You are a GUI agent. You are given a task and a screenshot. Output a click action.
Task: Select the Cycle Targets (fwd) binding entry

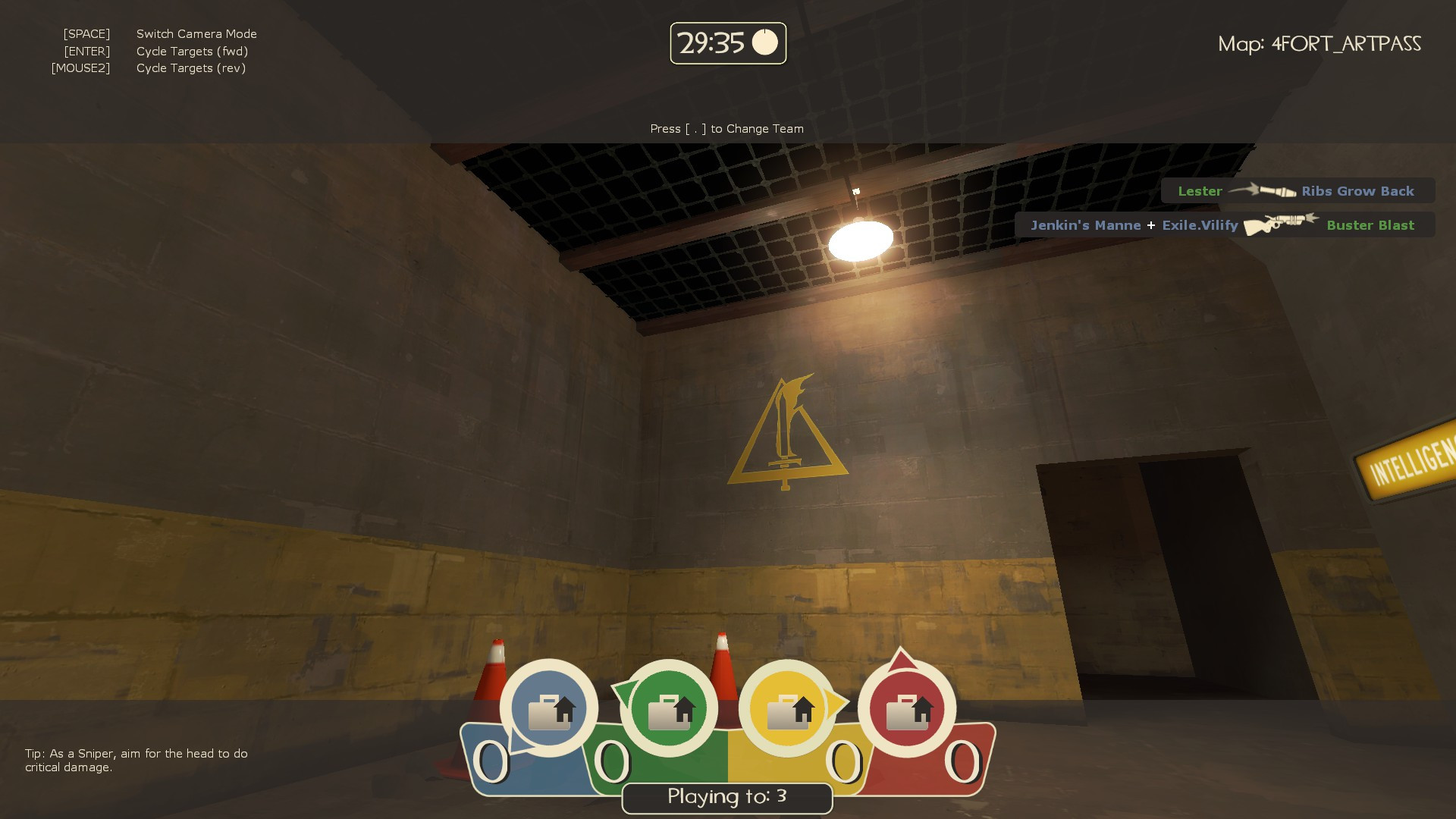tap(192, 51)
